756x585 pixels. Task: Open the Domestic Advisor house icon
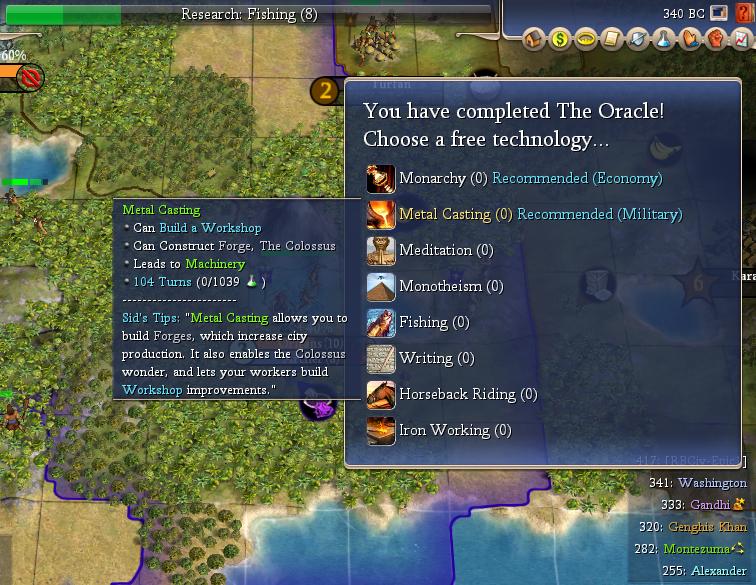(x=534, y=40)
